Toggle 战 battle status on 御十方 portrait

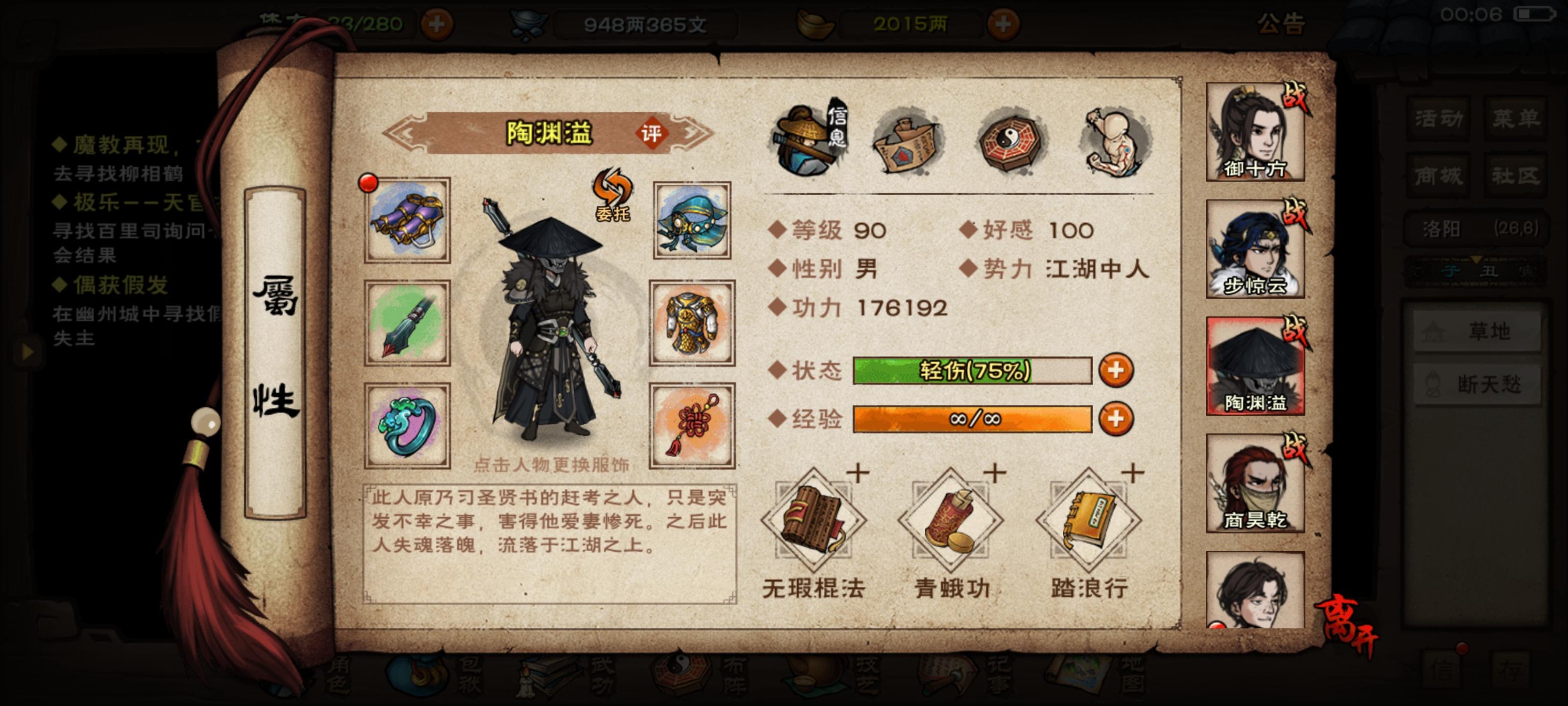pos(1296,96)
